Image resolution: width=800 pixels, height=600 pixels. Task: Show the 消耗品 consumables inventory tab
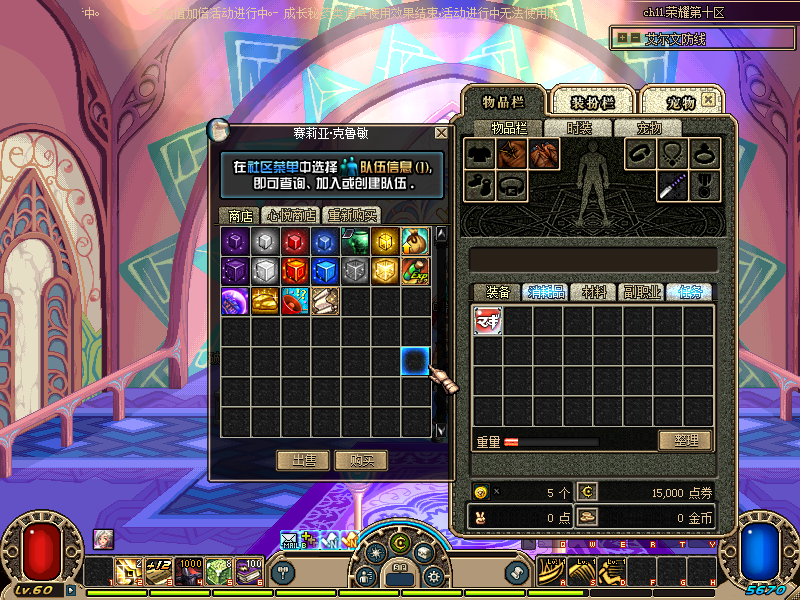546,292
